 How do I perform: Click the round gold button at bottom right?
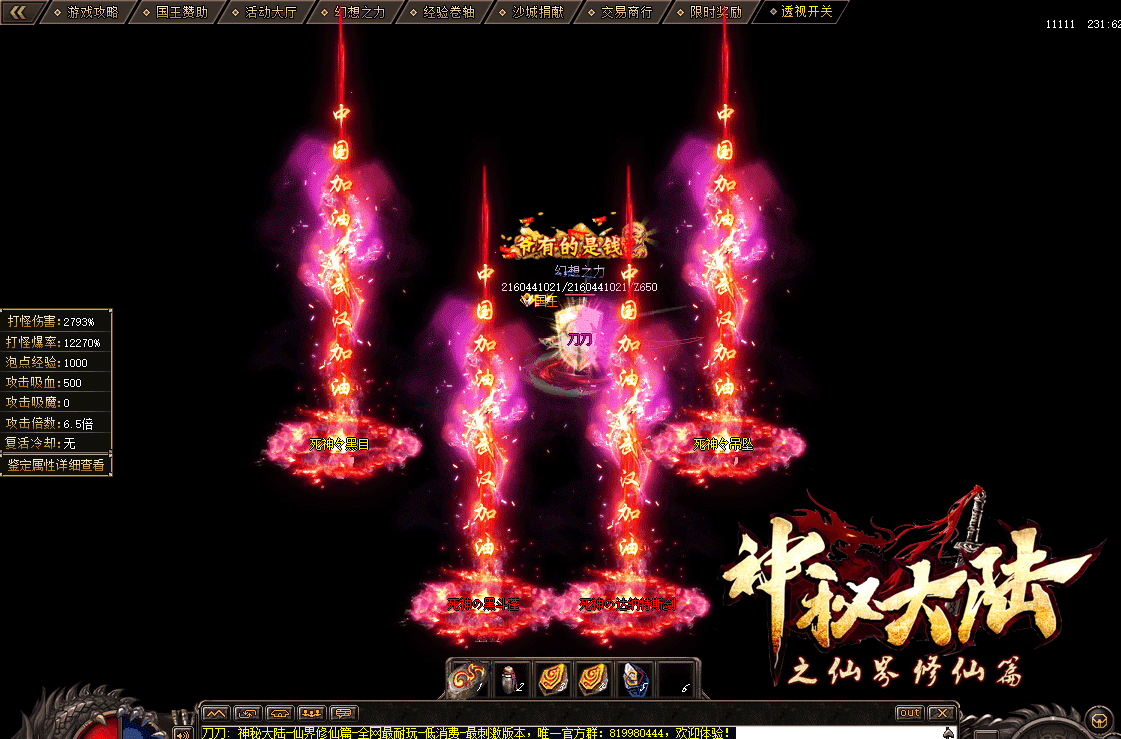coord(1099,720)
